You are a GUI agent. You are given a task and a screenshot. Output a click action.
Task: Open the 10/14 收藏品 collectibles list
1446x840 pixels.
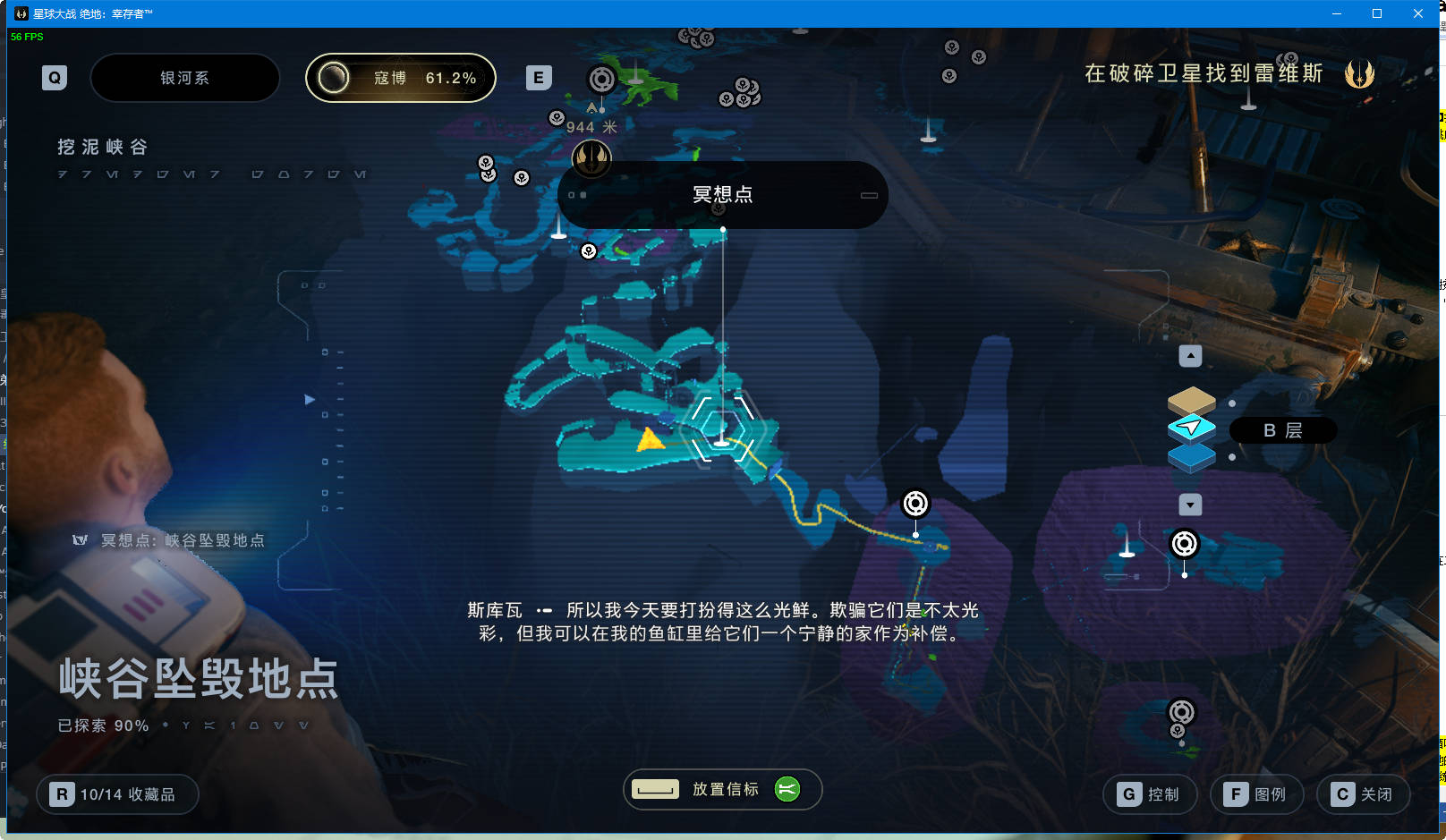pos(117,794)
